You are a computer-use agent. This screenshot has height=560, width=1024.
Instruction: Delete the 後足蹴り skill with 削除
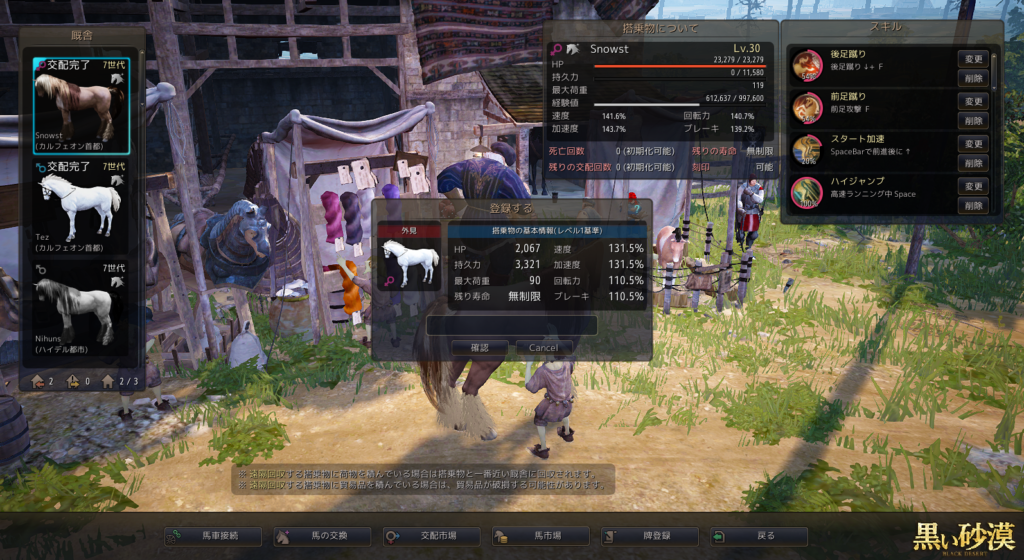(972, 77)
